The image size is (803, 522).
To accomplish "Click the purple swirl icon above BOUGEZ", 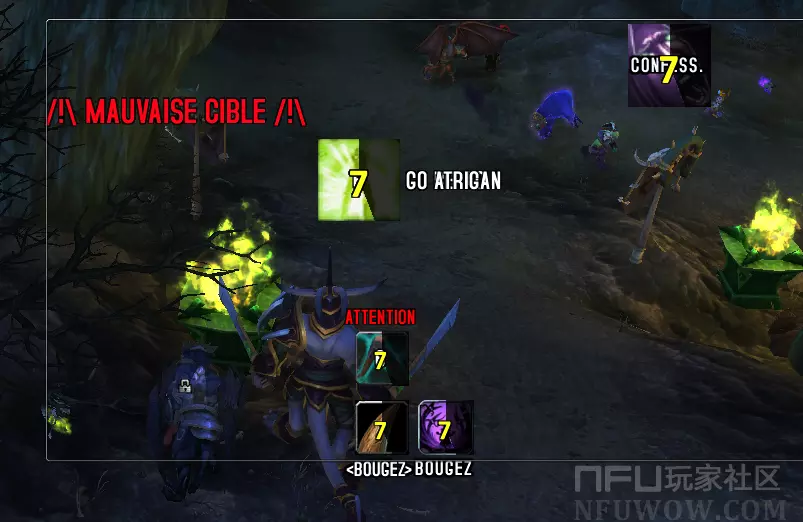I will pos(445,428).
